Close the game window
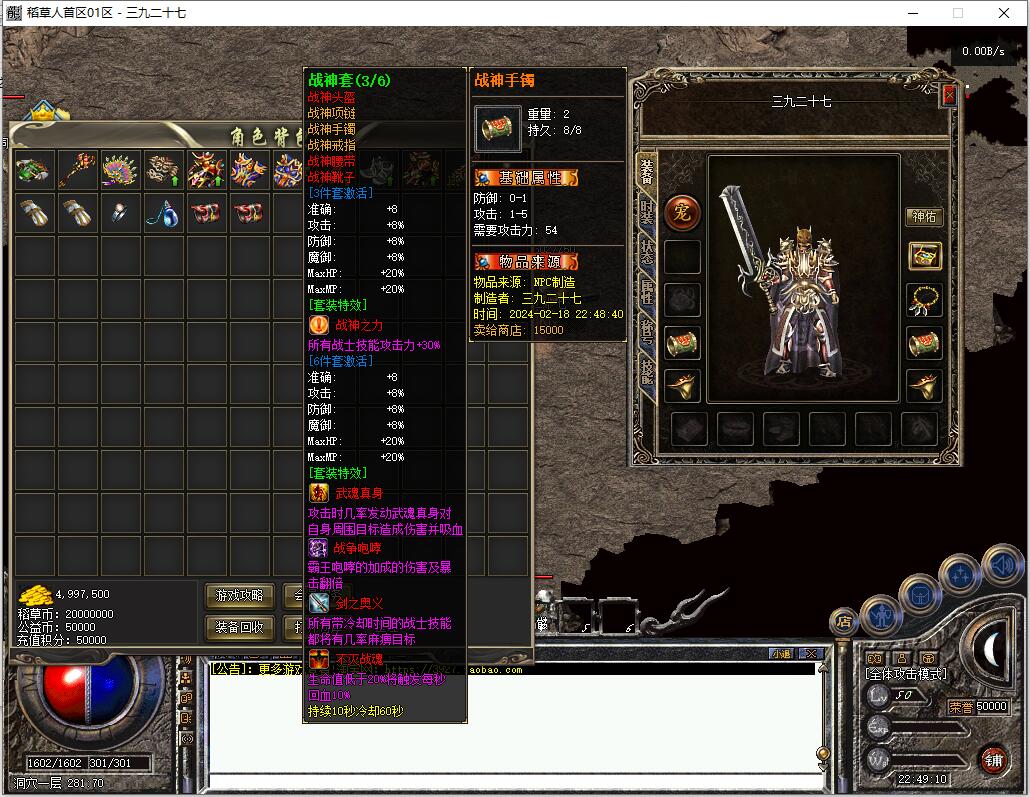 (1004, 13)
